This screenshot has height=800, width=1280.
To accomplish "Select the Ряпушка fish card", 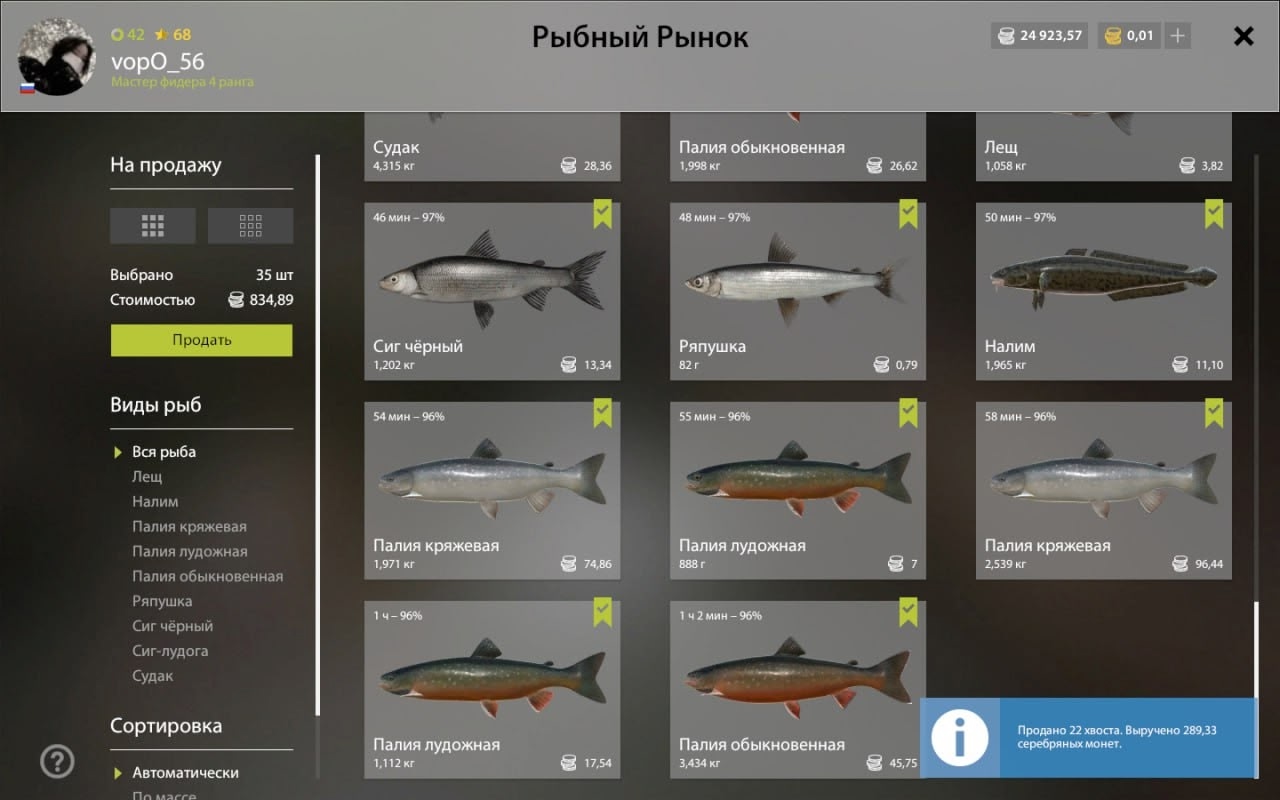I will pyautogui.click(x=797, y=291).
